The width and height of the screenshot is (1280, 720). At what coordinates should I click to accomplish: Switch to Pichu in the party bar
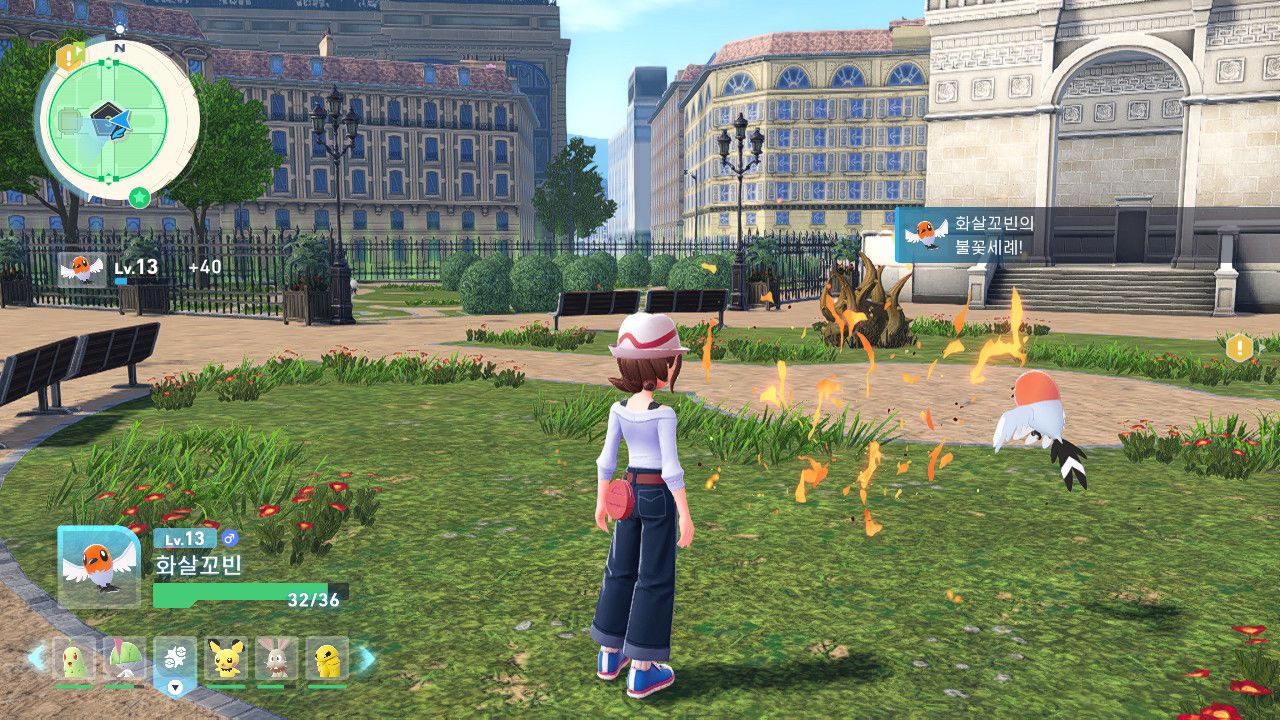226,659
